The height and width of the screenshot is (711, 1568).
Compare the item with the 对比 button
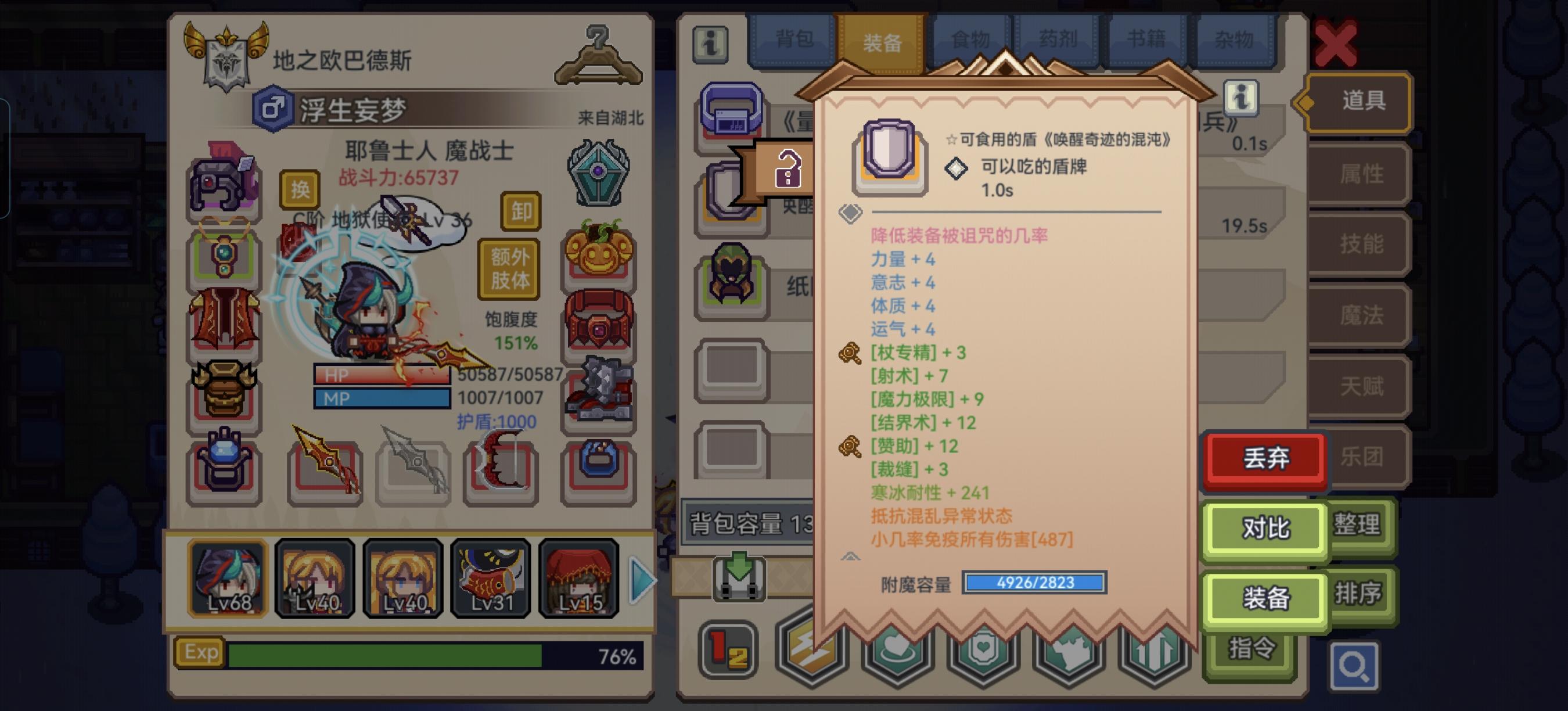[1264, 530]
